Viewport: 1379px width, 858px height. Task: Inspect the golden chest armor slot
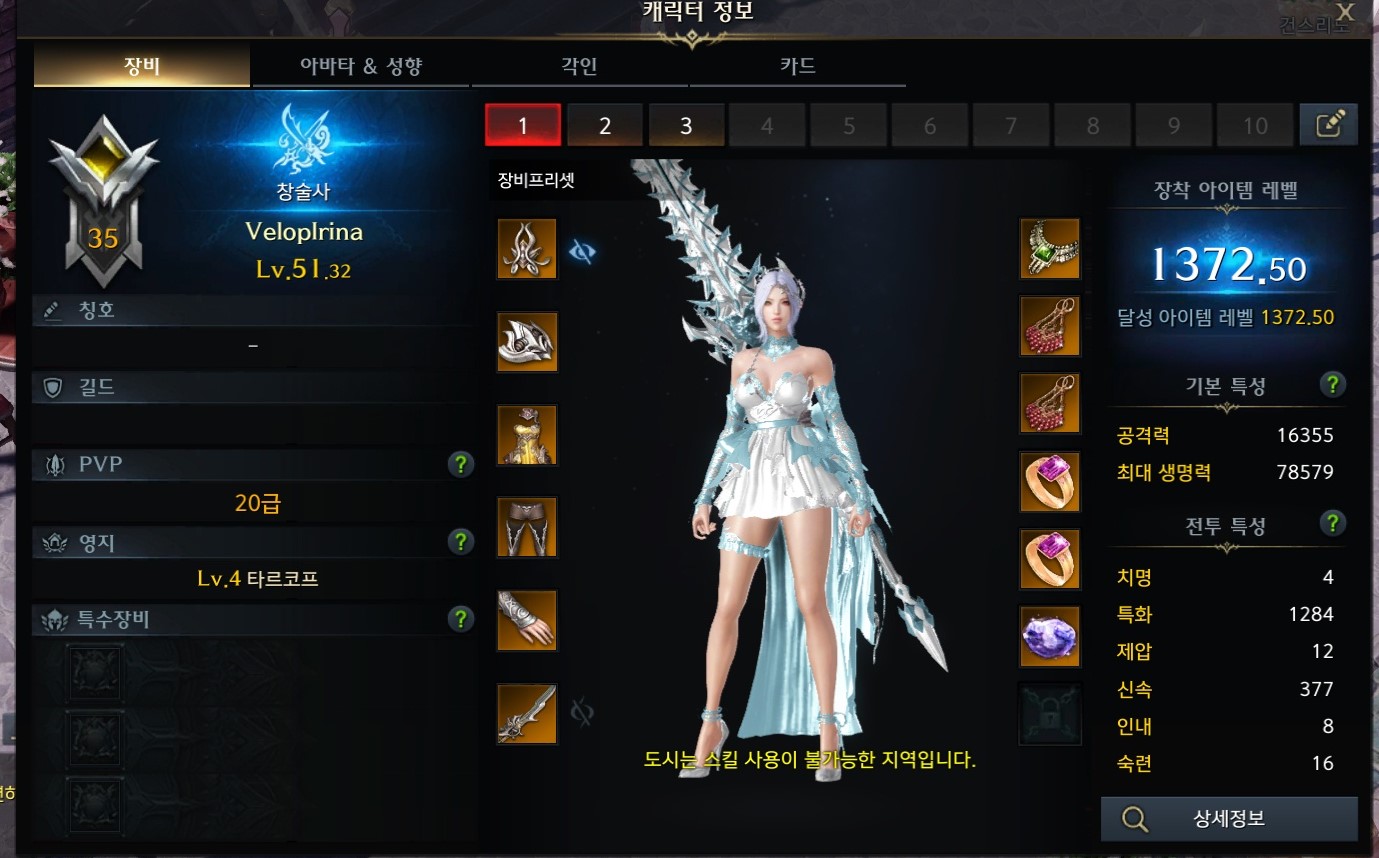coord(527,435)
